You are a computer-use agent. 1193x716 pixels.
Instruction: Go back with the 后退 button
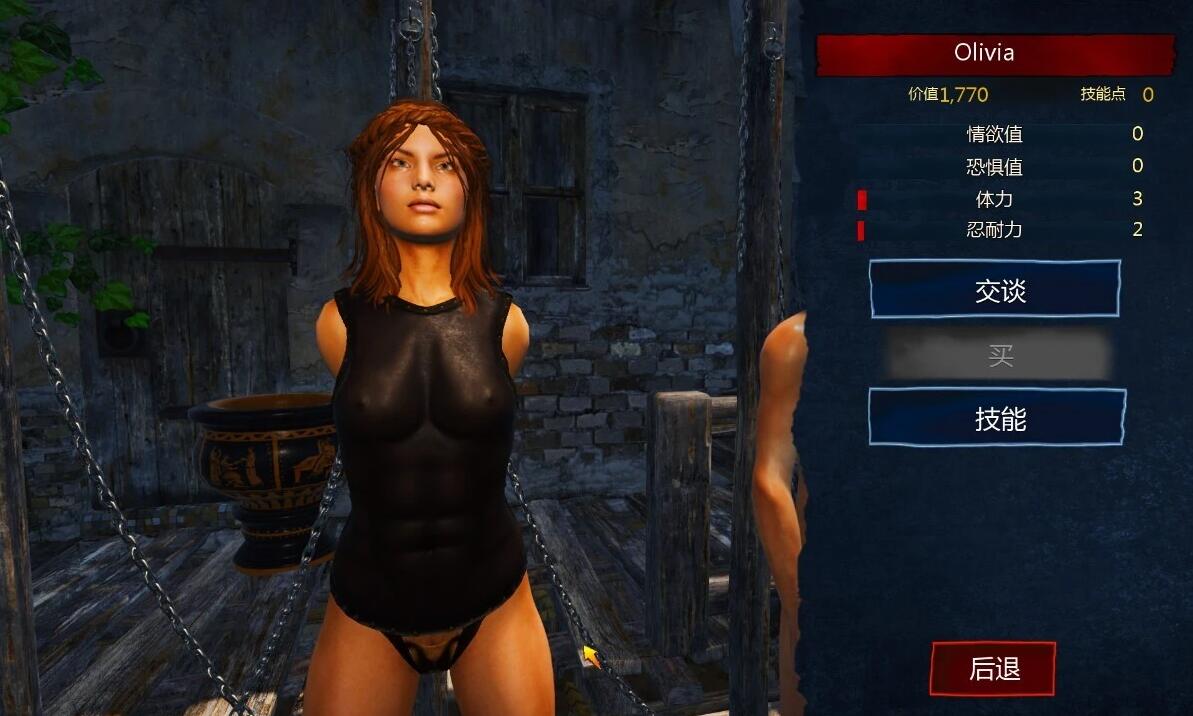[992, 669]
